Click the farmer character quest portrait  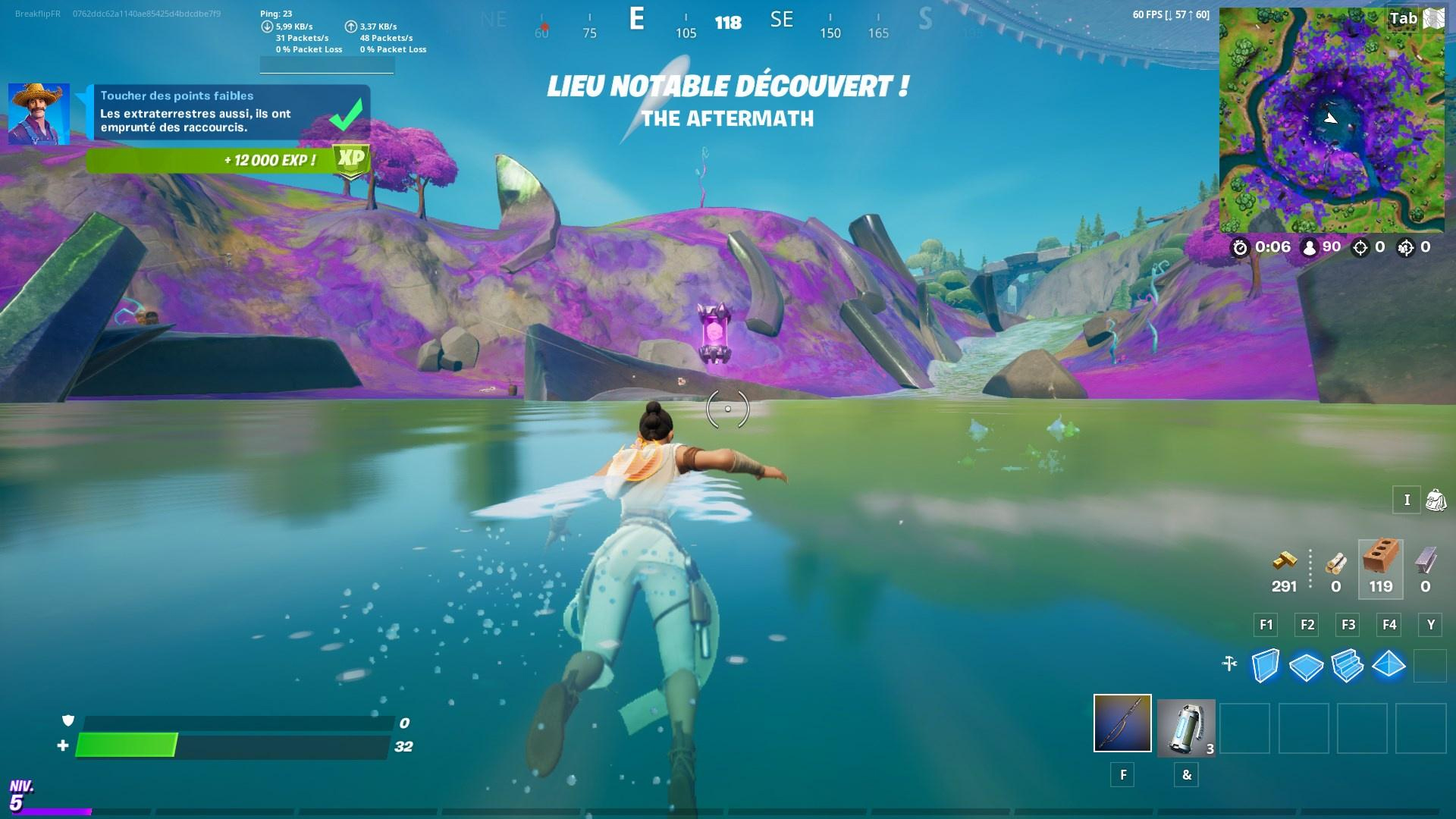(39, 114)
